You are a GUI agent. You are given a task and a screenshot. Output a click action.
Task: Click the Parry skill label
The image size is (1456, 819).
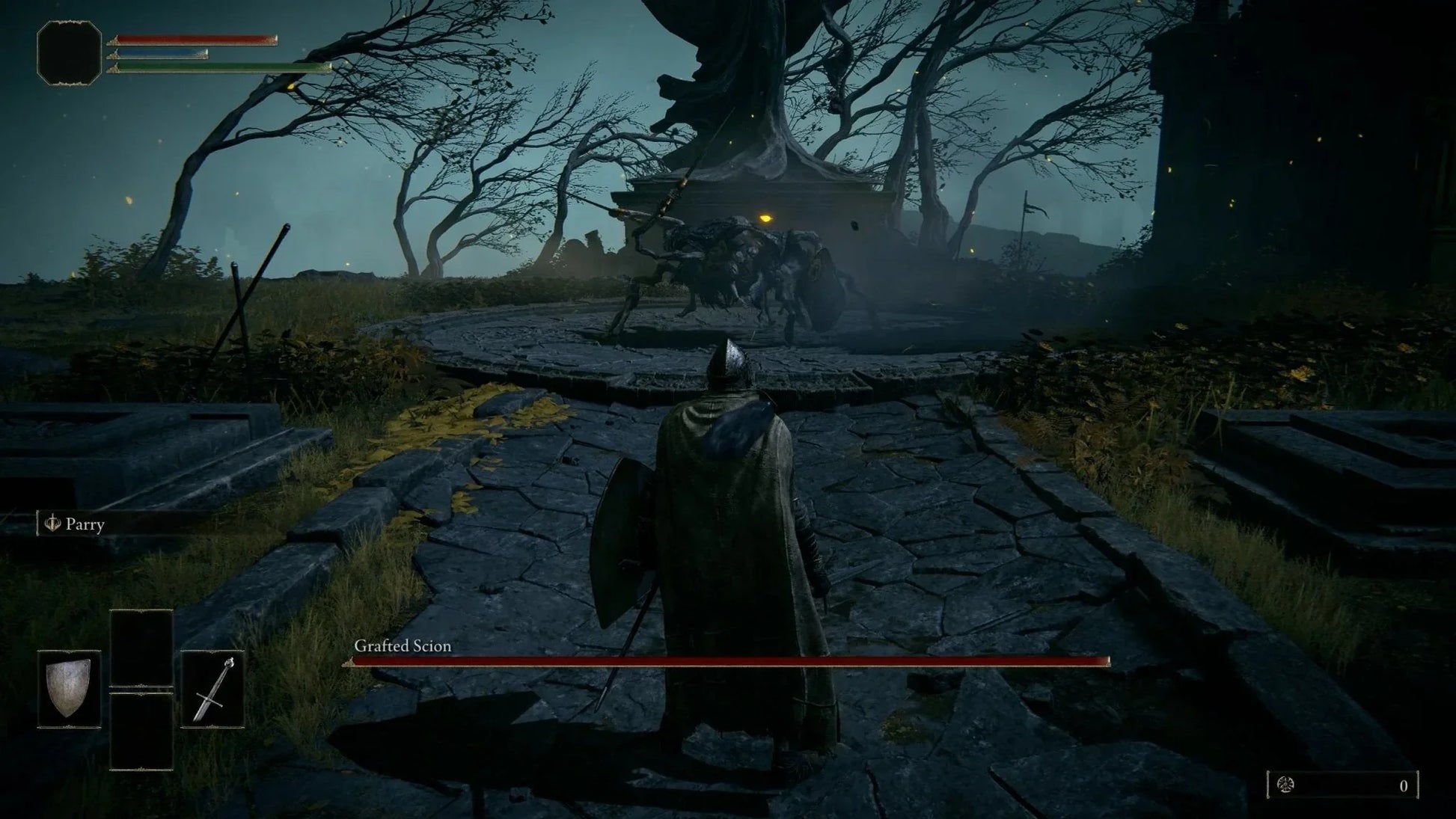click(84, 524)
